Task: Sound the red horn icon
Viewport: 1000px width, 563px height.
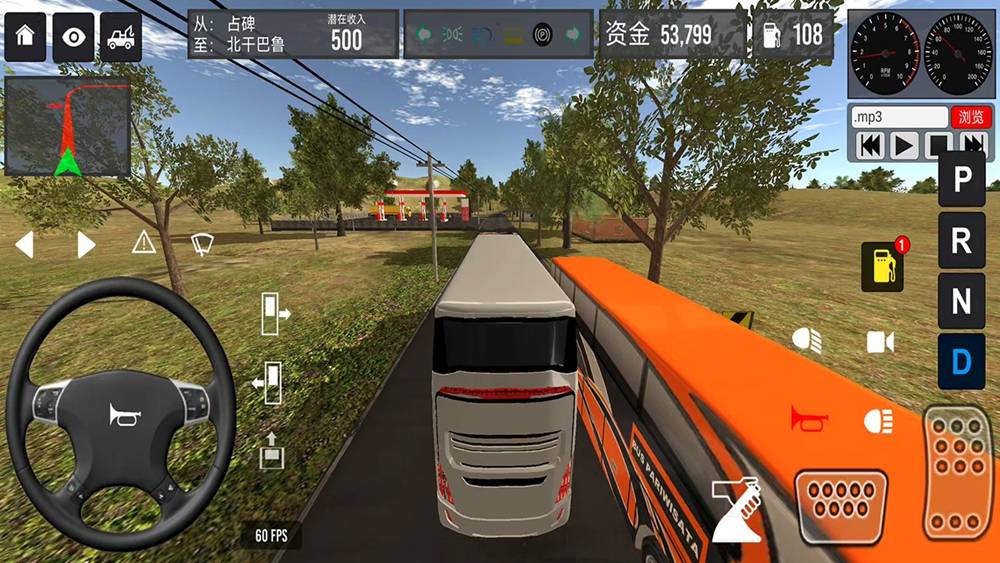Action: [808, 417]
